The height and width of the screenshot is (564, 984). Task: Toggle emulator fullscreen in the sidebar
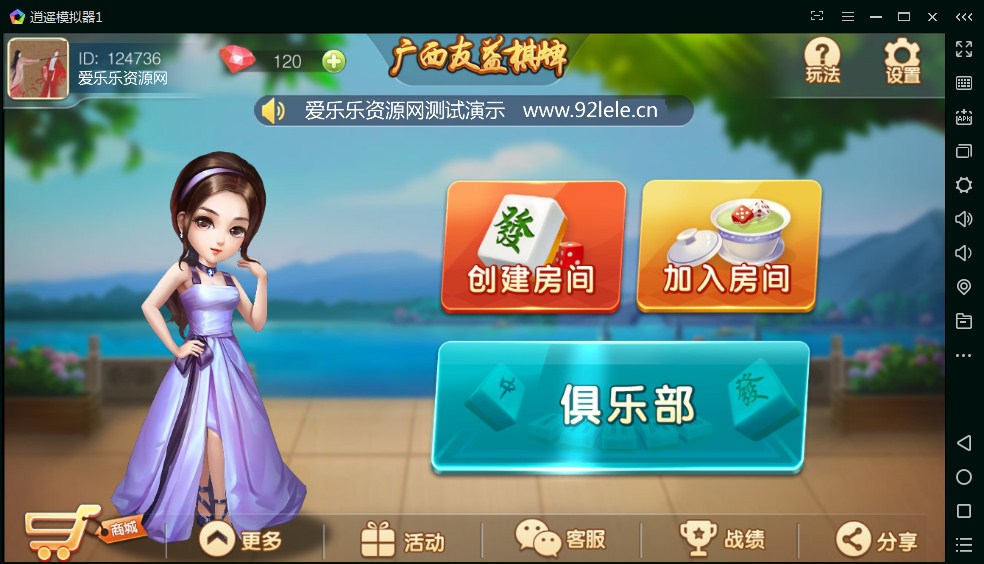coord(964,49)
